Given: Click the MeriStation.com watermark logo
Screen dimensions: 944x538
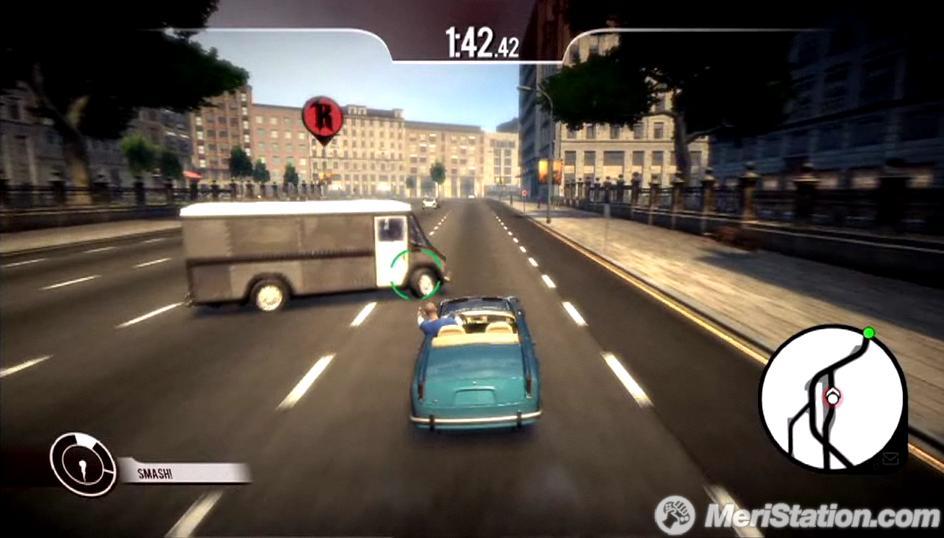Looking at the screenshot, I should pos(799,515).
